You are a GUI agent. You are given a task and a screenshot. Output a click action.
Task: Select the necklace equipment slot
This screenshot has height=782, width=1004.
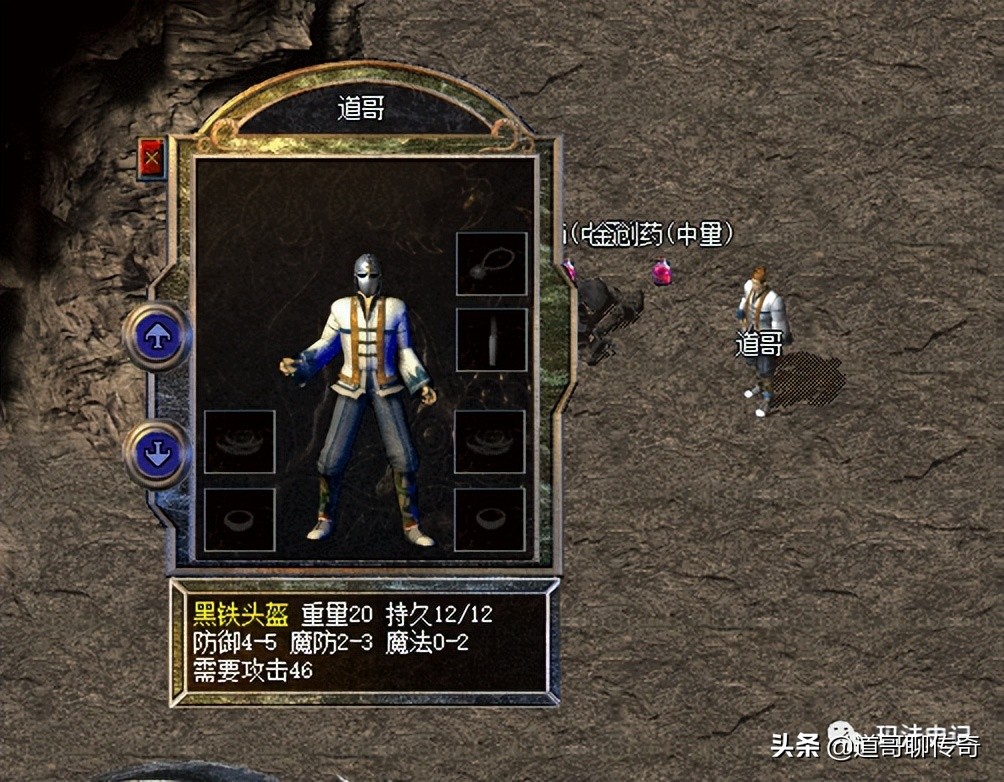point(491,264)
